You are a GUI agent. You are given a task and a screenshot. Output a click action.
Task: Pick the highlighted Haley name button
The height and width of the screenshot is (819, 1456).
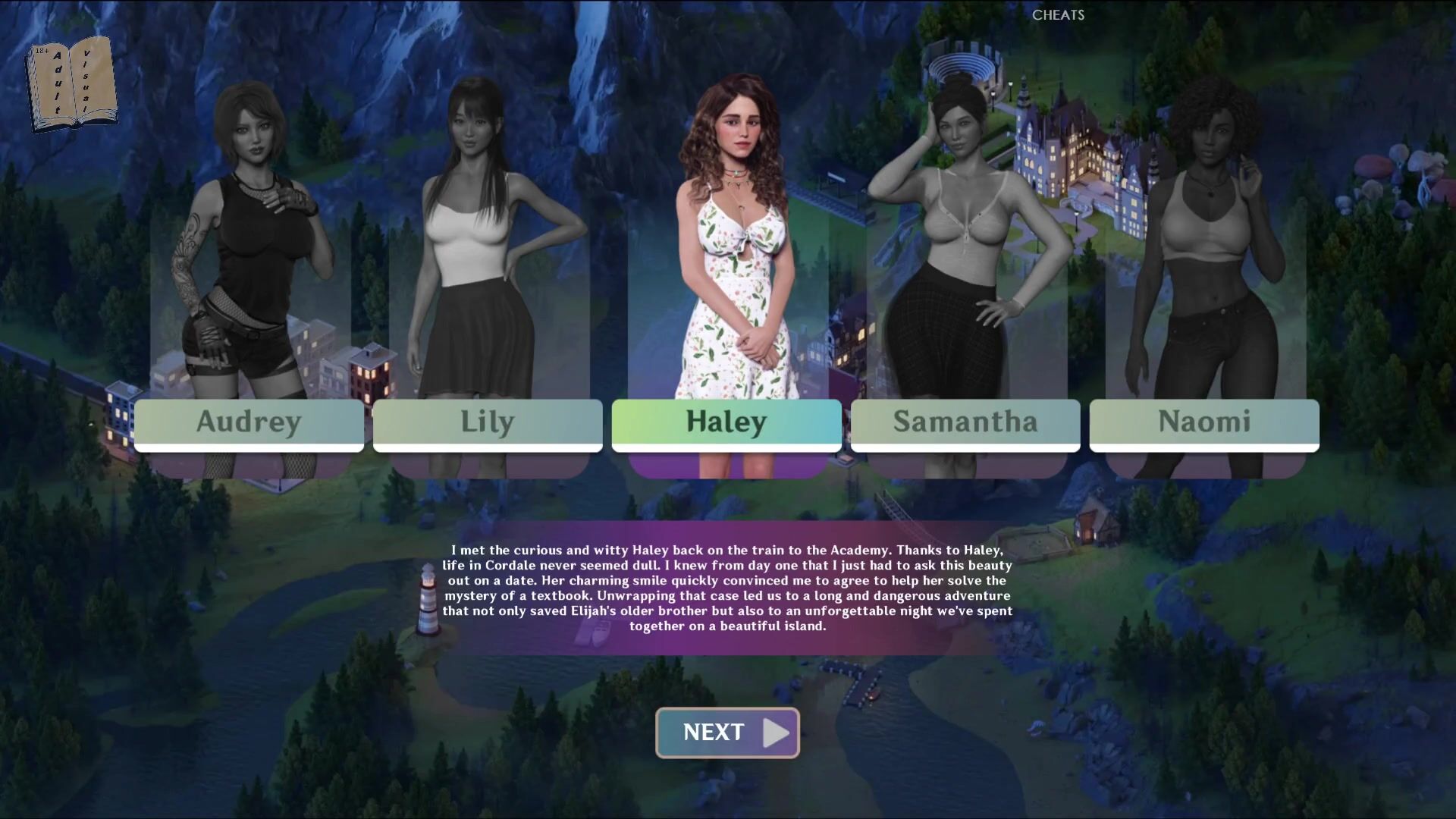pos(726,423)
